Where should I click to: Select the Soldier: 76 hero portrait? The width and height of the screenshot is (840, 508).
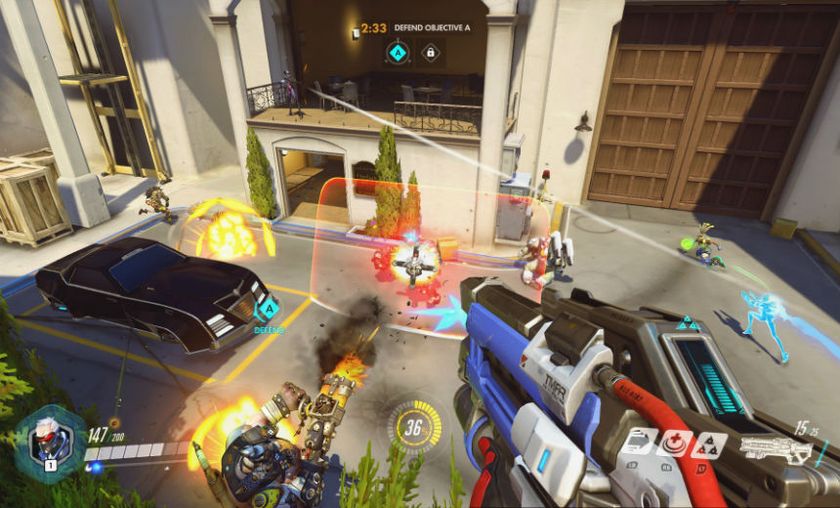[49, 442]
